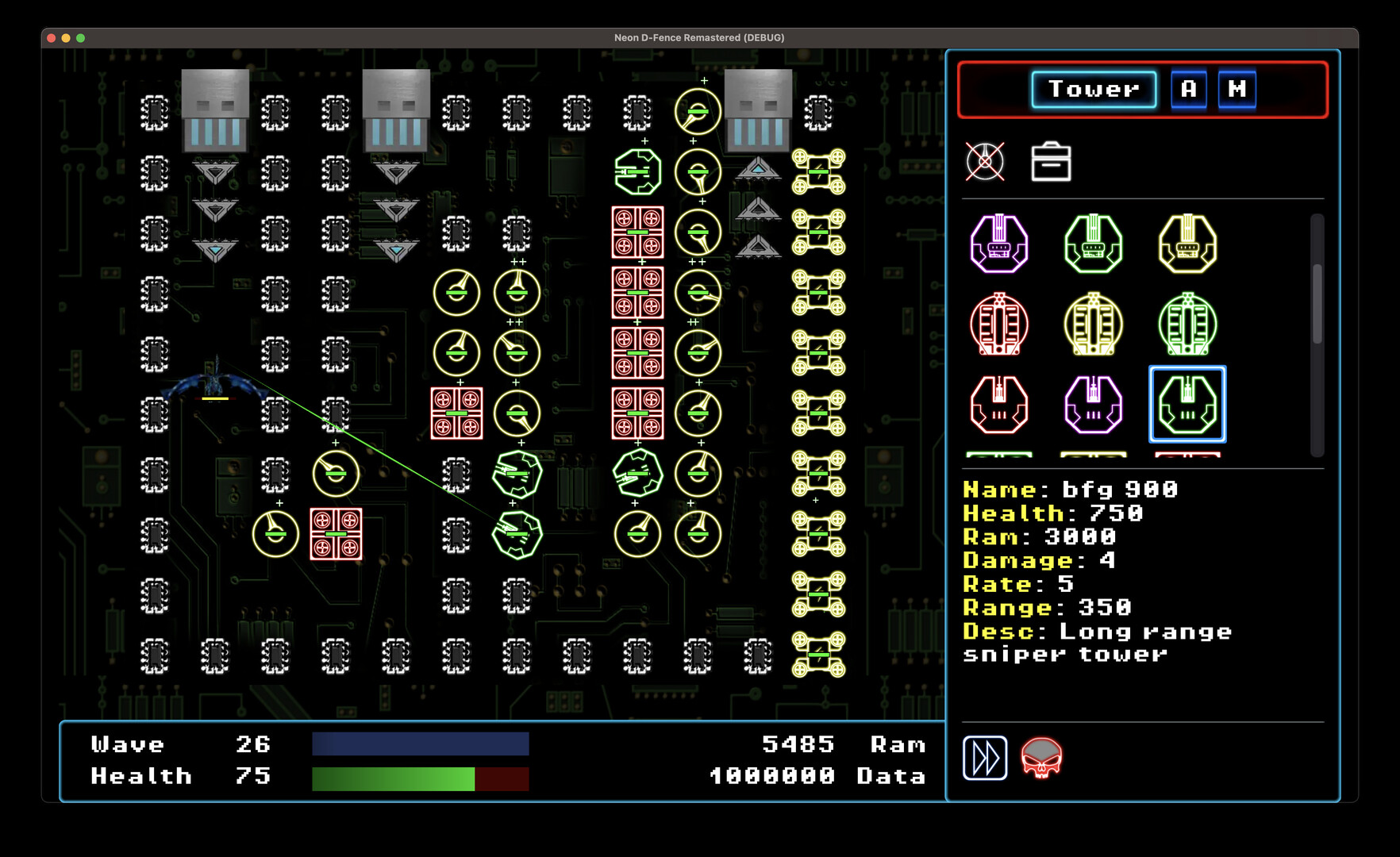Open the briefcase toolbox icon
Viewport: 1400px width, 857px height.
(x=1051, y=162)
